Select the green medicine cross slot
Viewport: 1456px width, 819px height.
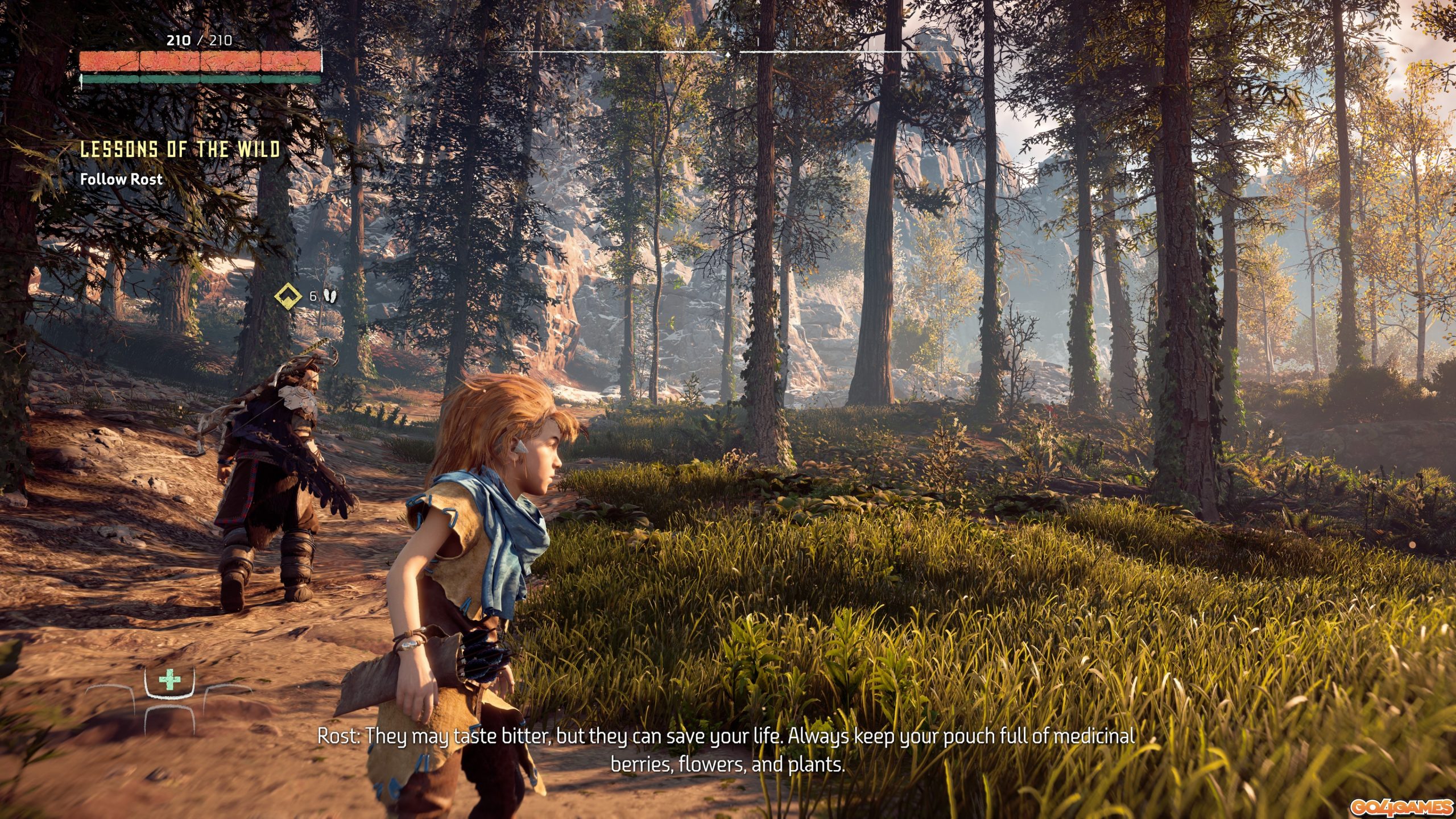169,680
